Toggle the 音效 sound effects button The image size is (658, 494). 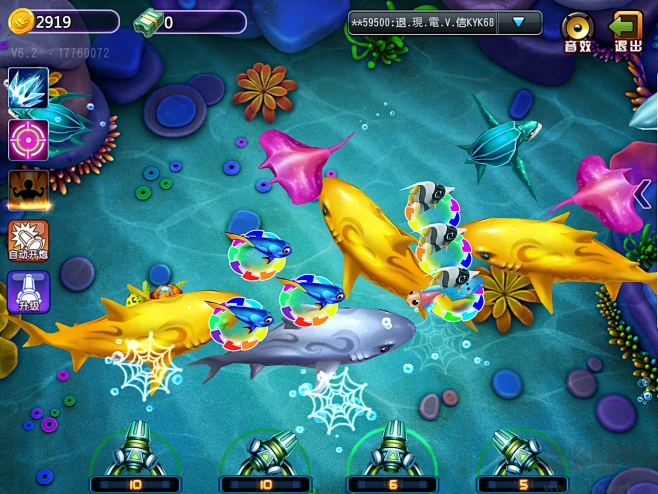coord(577,31)
